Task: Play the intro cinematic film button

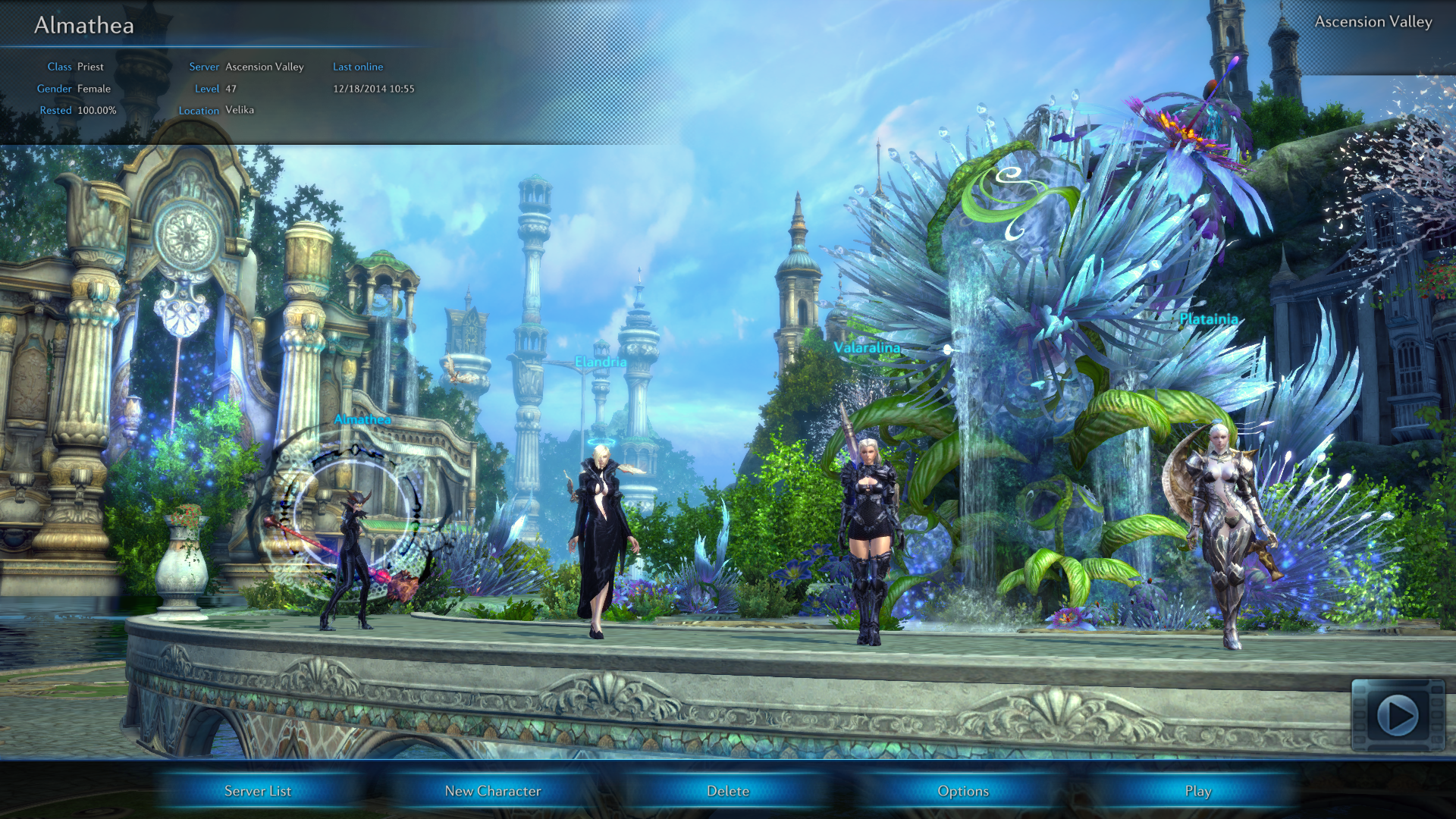Action: (x=1398, y=715)
